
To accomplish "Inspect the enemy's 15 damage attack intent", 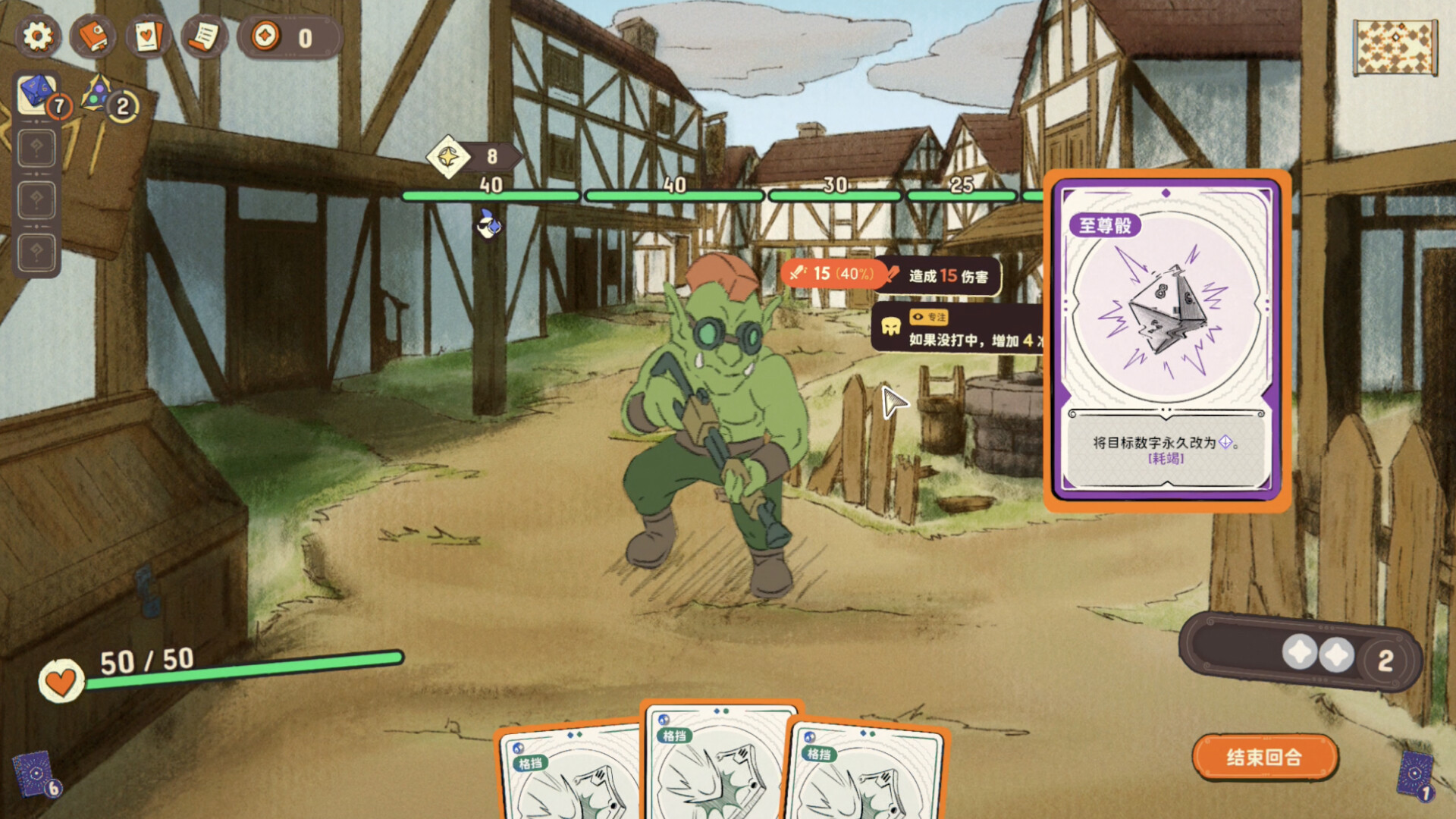I will tap(833, 274).
